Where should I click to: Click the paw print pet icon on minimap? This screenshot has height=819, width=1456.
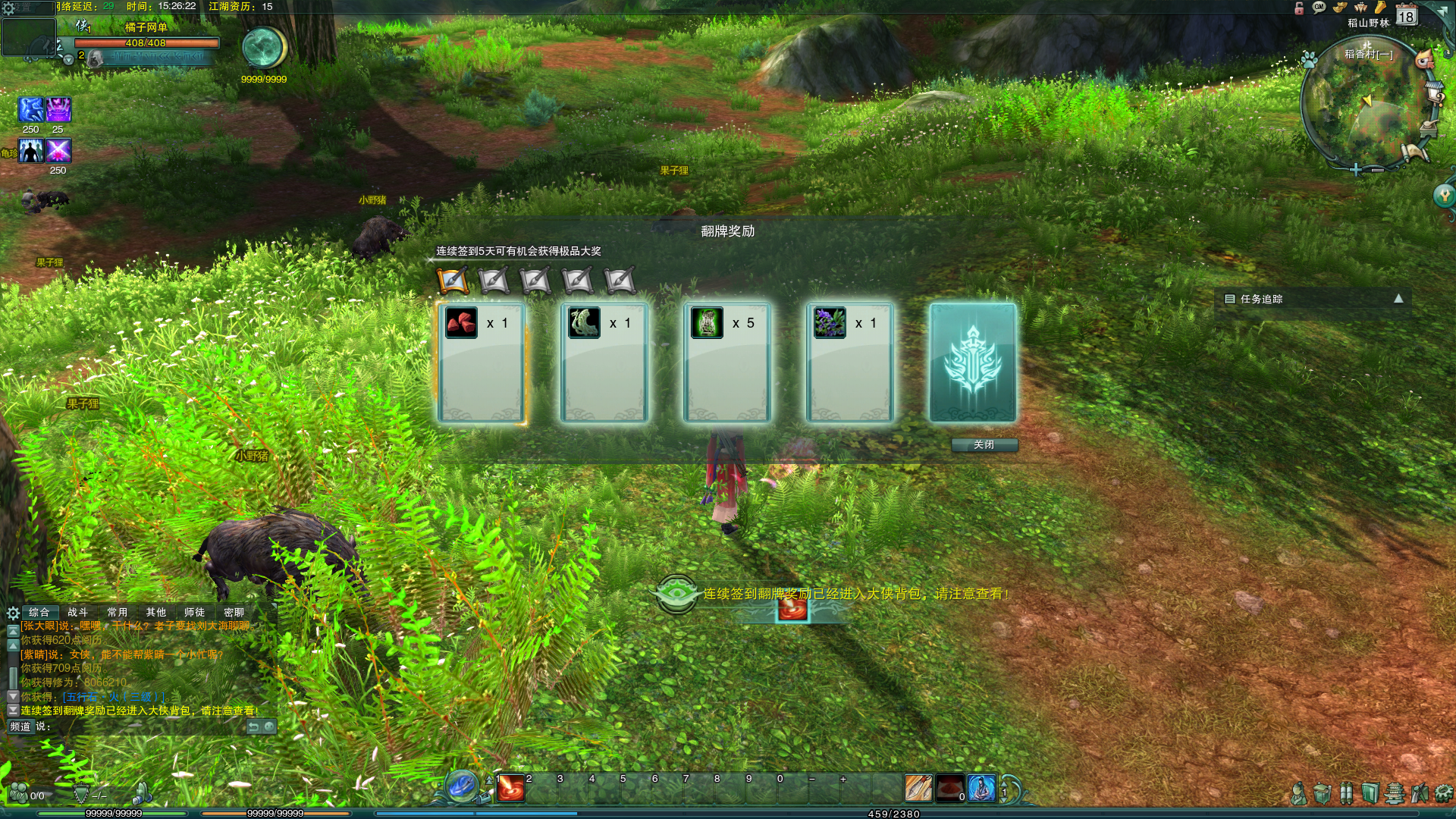(1309, 58)
